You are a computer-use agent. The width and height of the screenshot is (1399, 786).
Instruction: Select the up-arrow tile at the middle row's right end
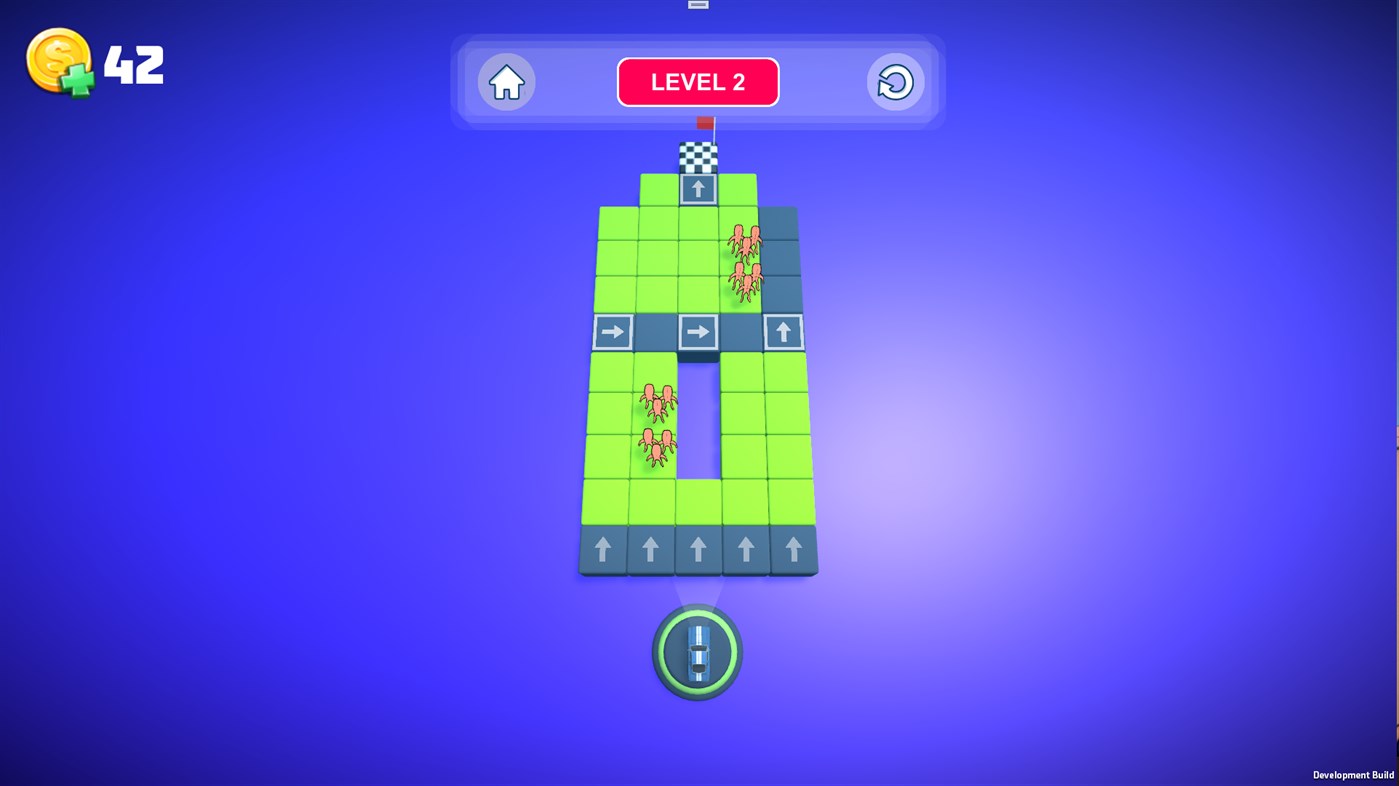[784, 332]
